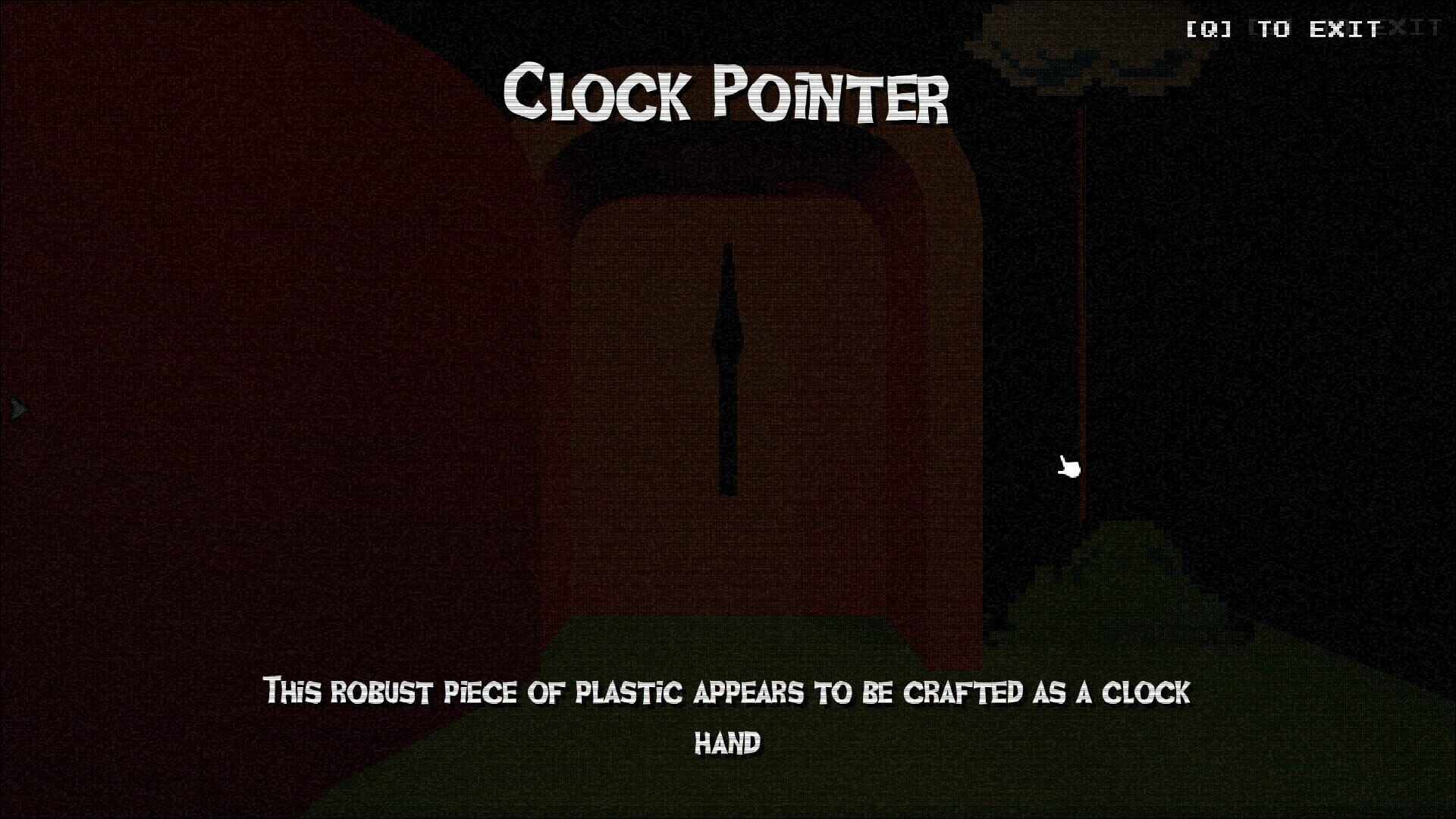This screenshot has width=1456, height=819.
Task: Click the arrow to reveal previous item
Action: click(x=17, y=409)
